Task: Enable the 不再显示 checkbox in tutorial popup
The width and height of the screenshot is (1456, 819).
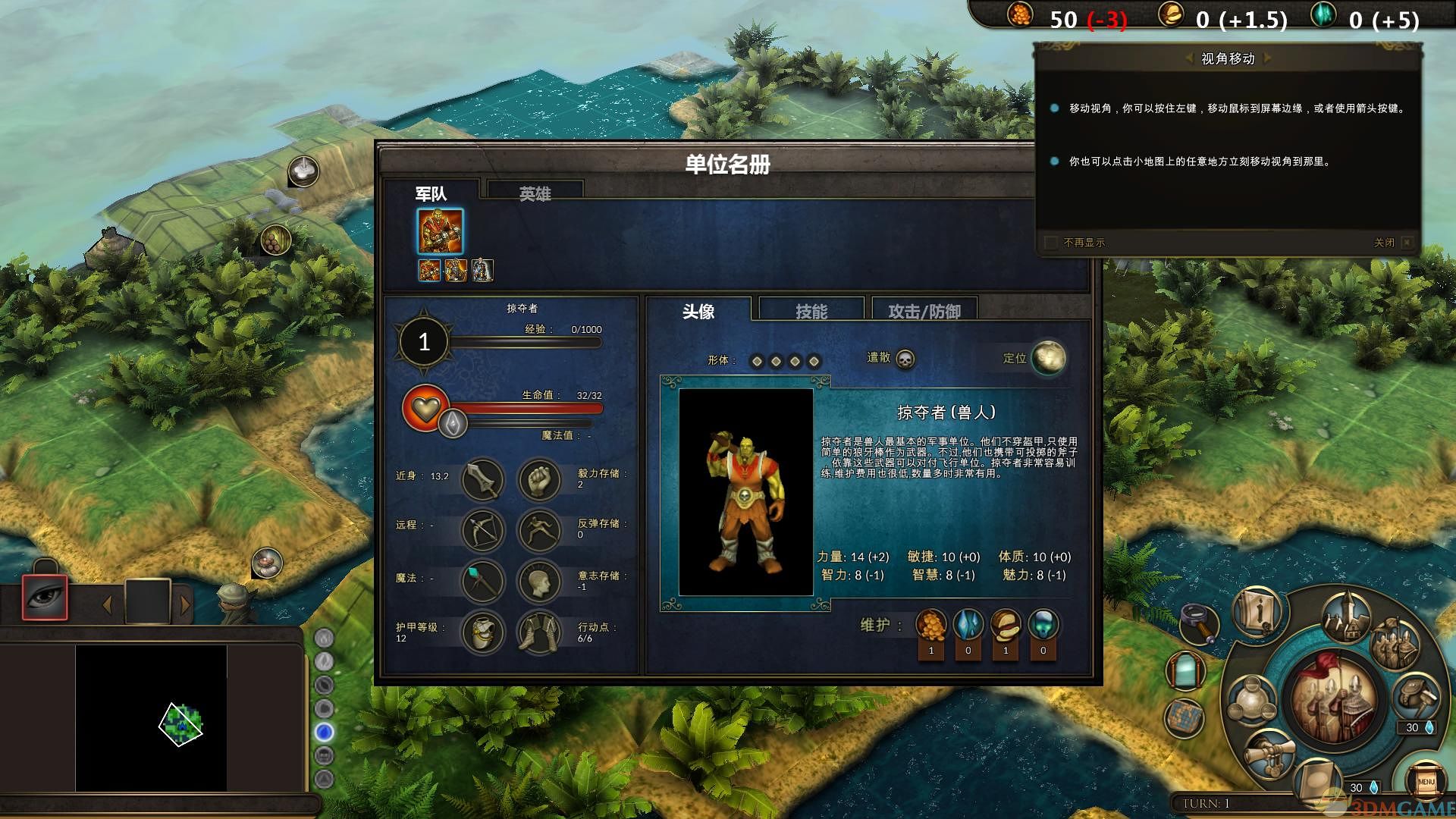Action: click(x=1051, y=243)
